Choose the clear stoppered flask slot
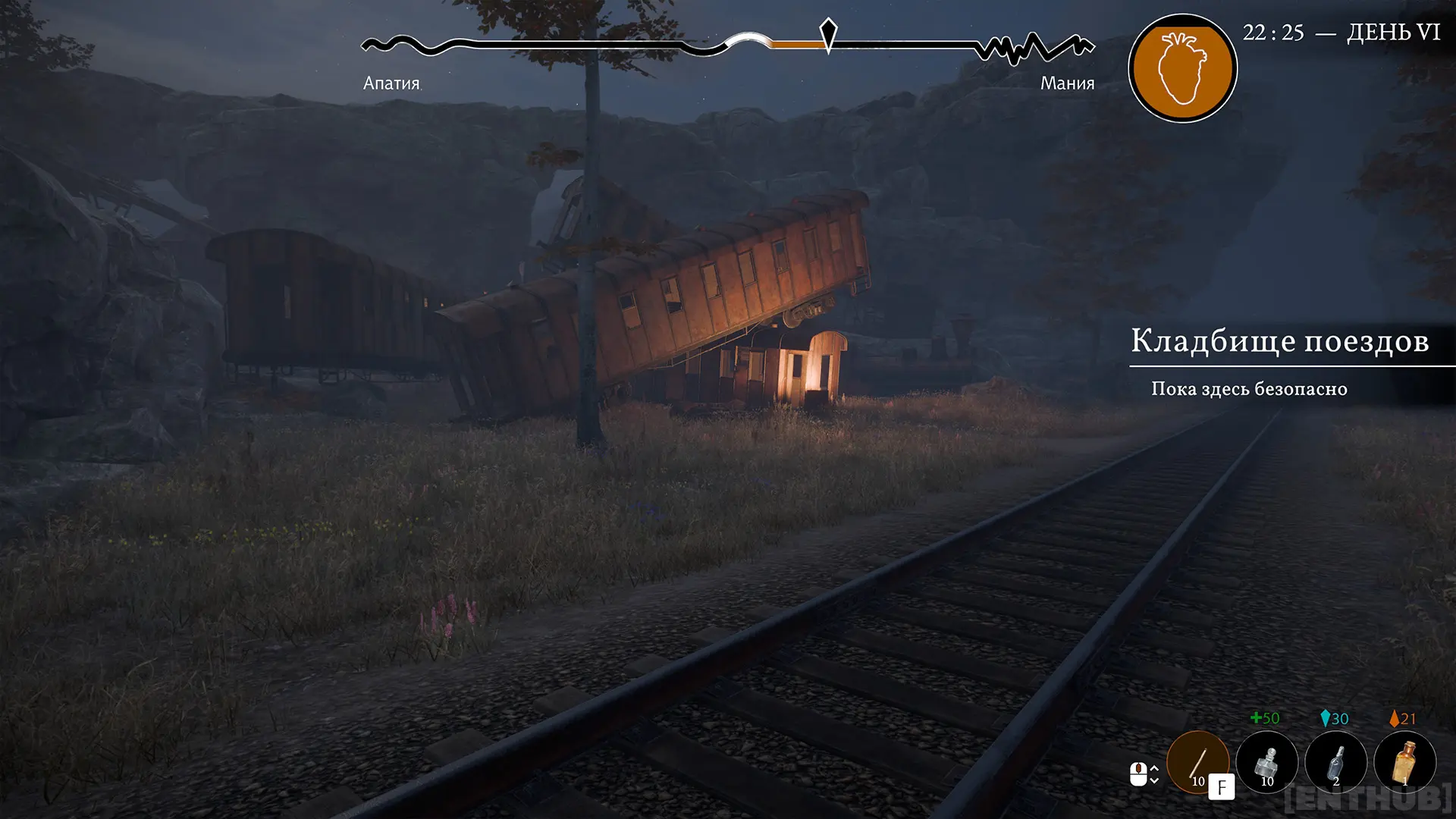The height and width of the screenshot is (819, 1456). click(1266, 761)
